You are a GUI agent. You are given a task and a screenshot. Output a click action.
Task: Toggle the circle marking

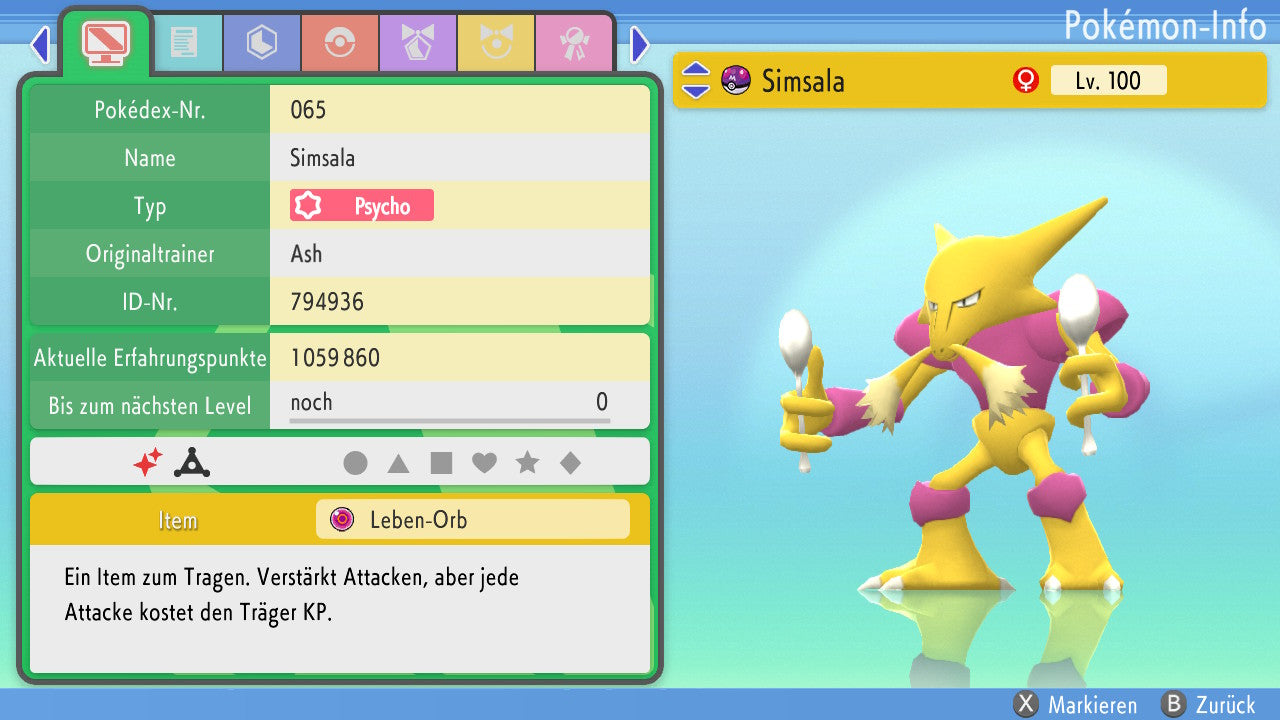(355, 463)
